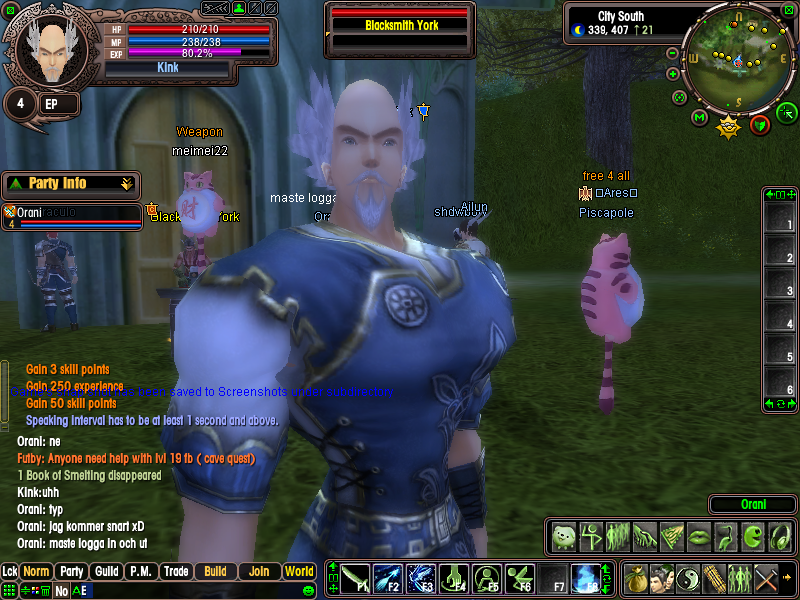Click the Join button
Image resolution: width=800 pixels, height=600 pixels.
tap(259, 572)
